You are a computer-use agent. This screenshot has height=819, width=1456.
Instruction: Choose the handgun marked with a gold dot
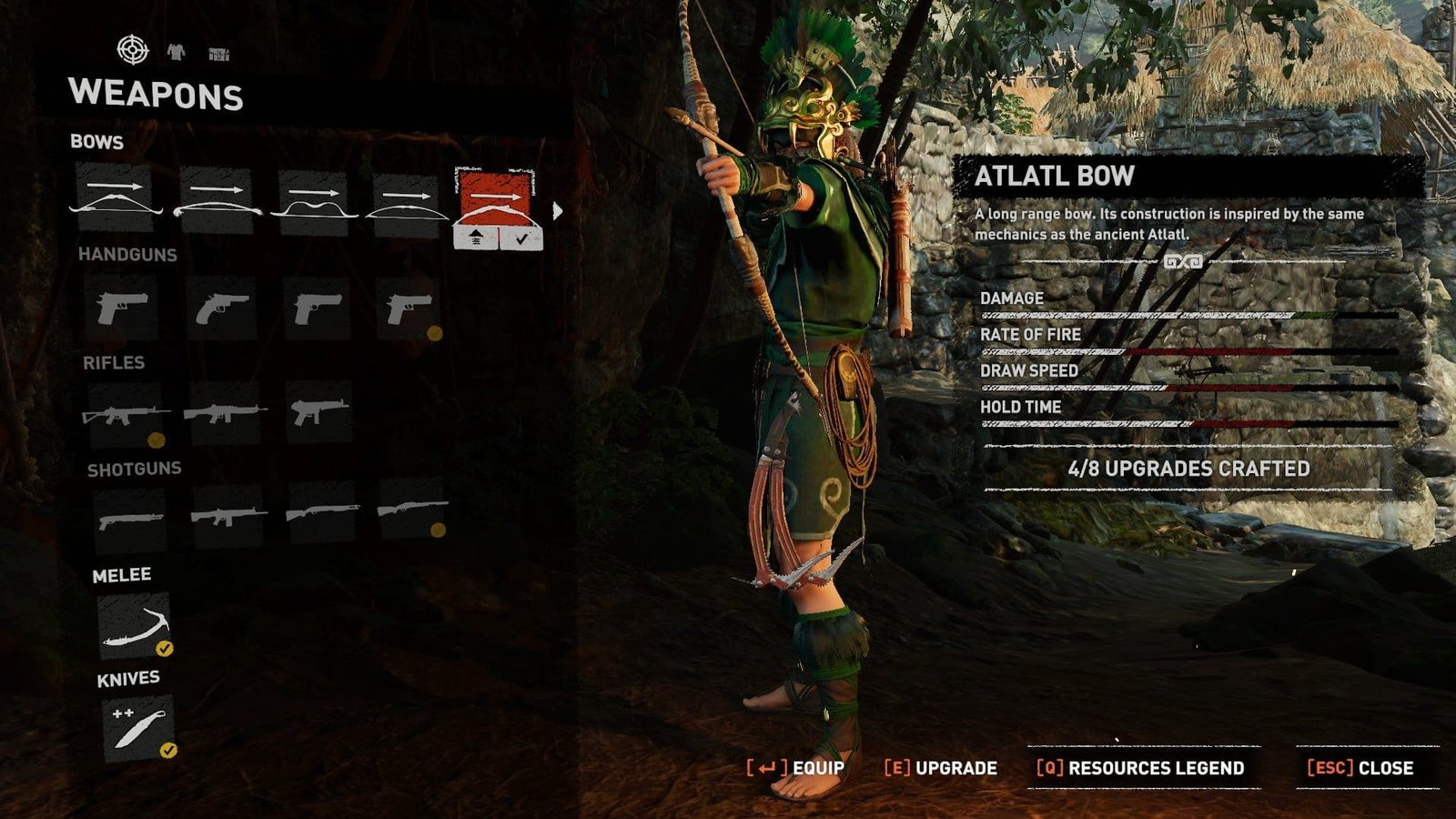[409, 309]
